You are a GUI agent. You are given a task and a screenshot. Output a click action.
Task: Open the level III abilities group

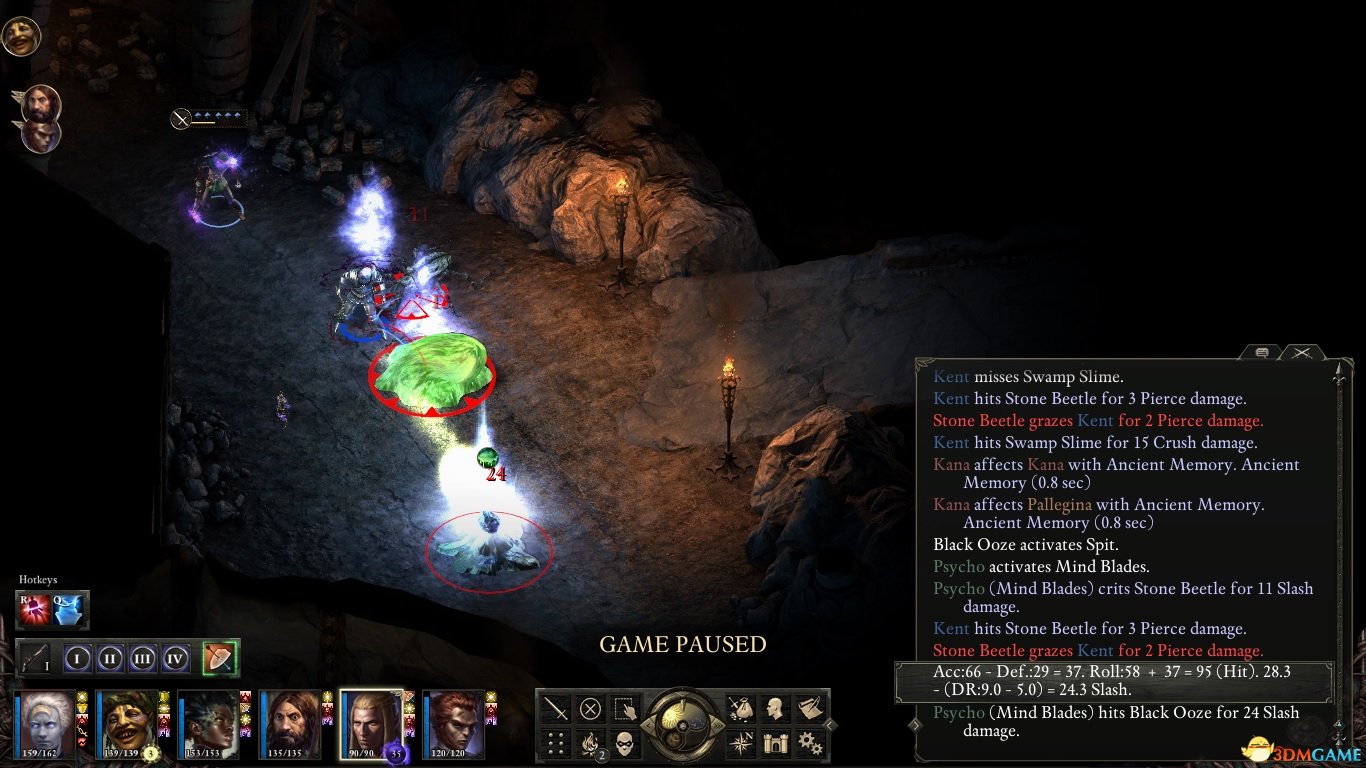[x=143, y=658]
